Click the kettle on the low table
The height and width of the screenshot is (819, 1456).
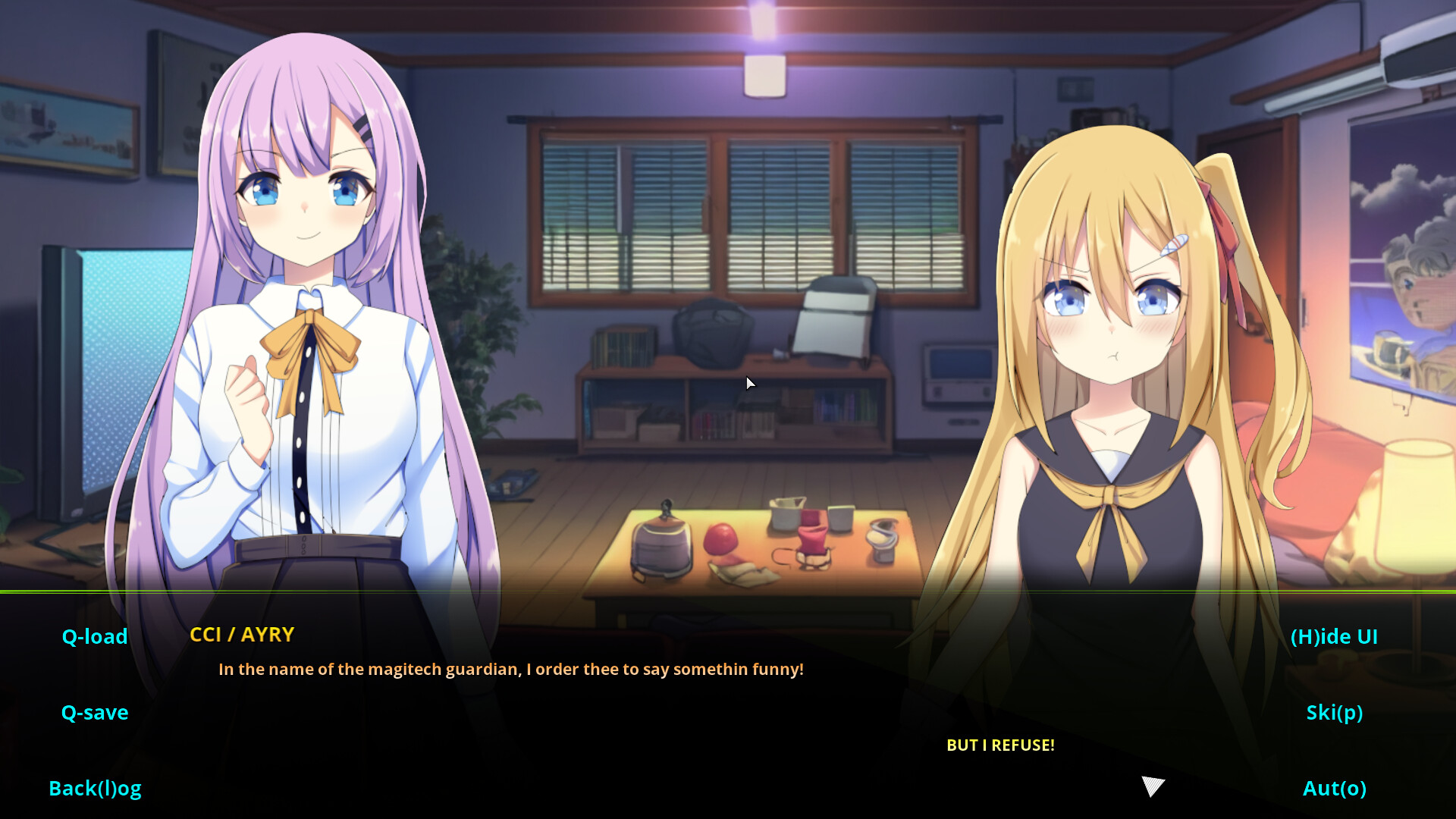coord(662,542)
